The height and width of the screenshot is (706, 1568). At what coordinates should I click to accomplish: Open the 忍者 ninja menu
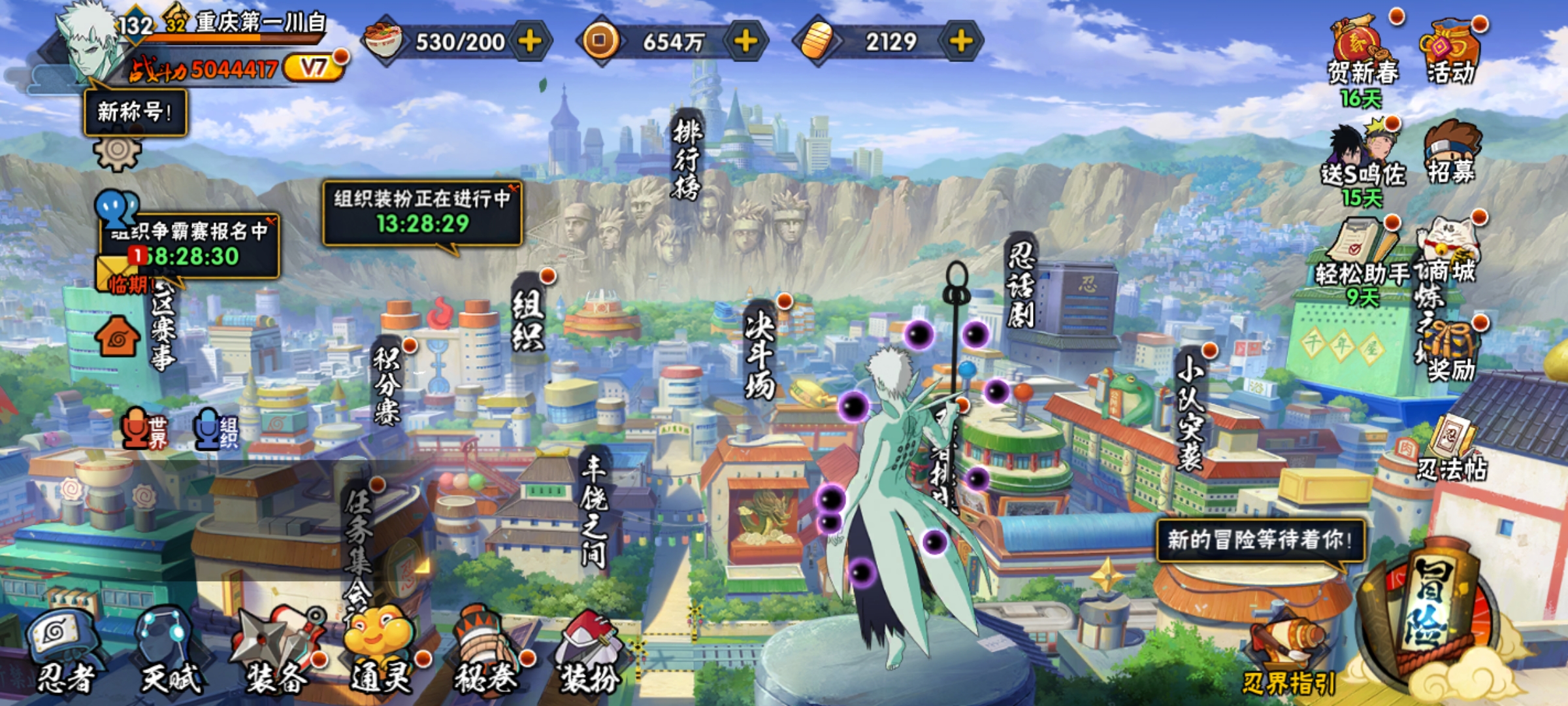coord(65,650)
